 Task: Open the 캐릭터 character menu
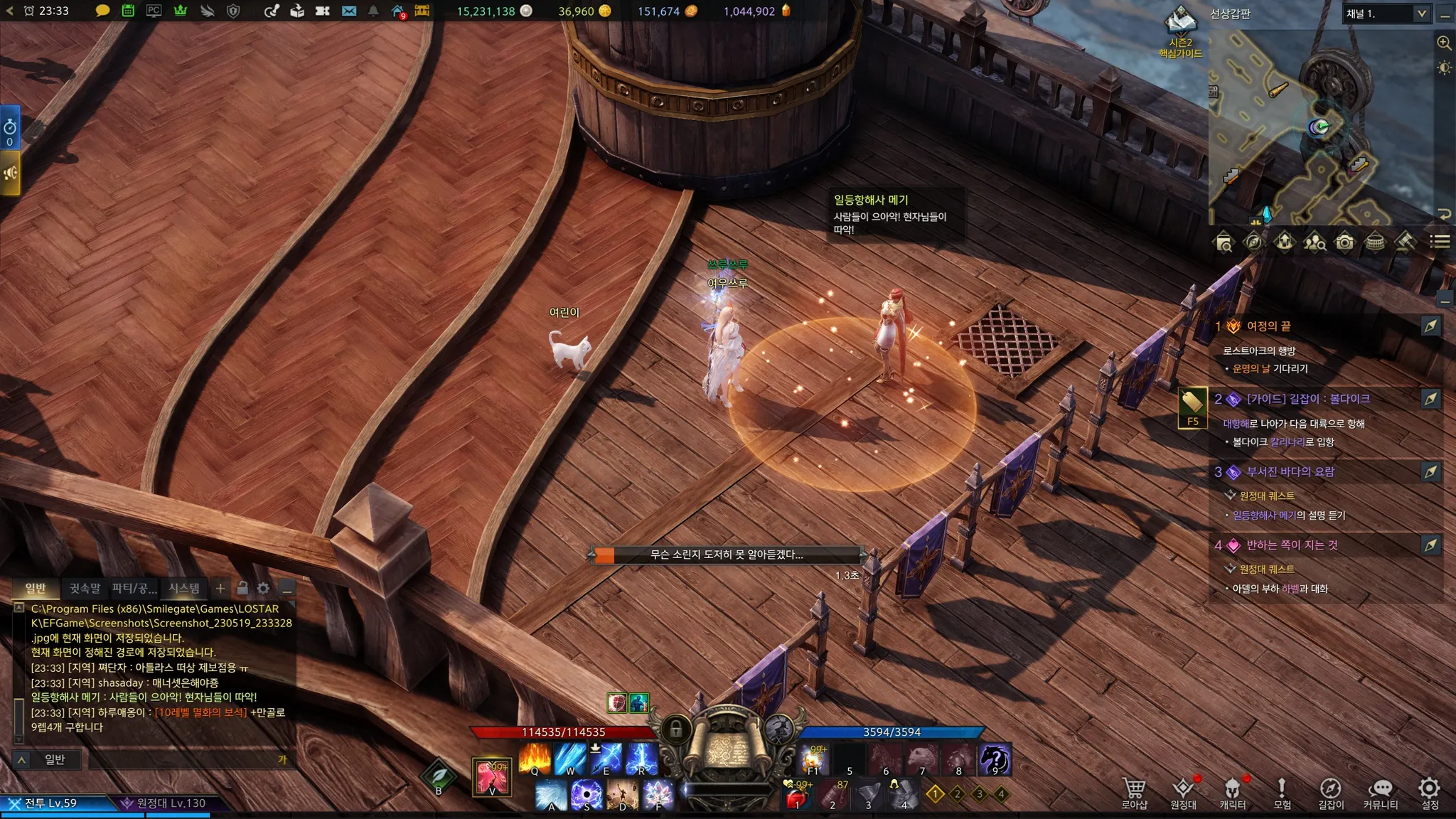coord(1232,793)
